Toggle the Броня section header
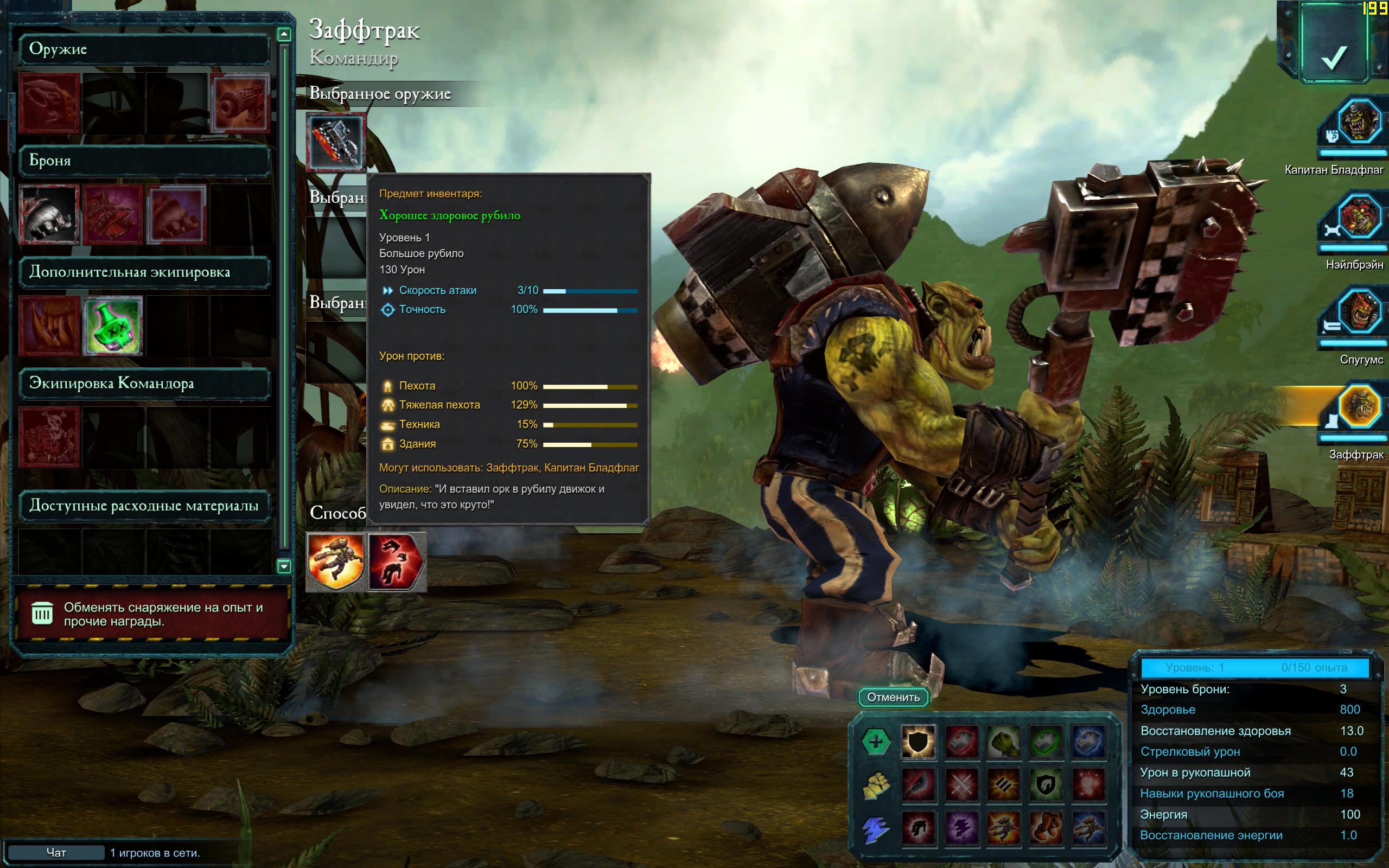The image size is (1389, 868). coord(144,160)
